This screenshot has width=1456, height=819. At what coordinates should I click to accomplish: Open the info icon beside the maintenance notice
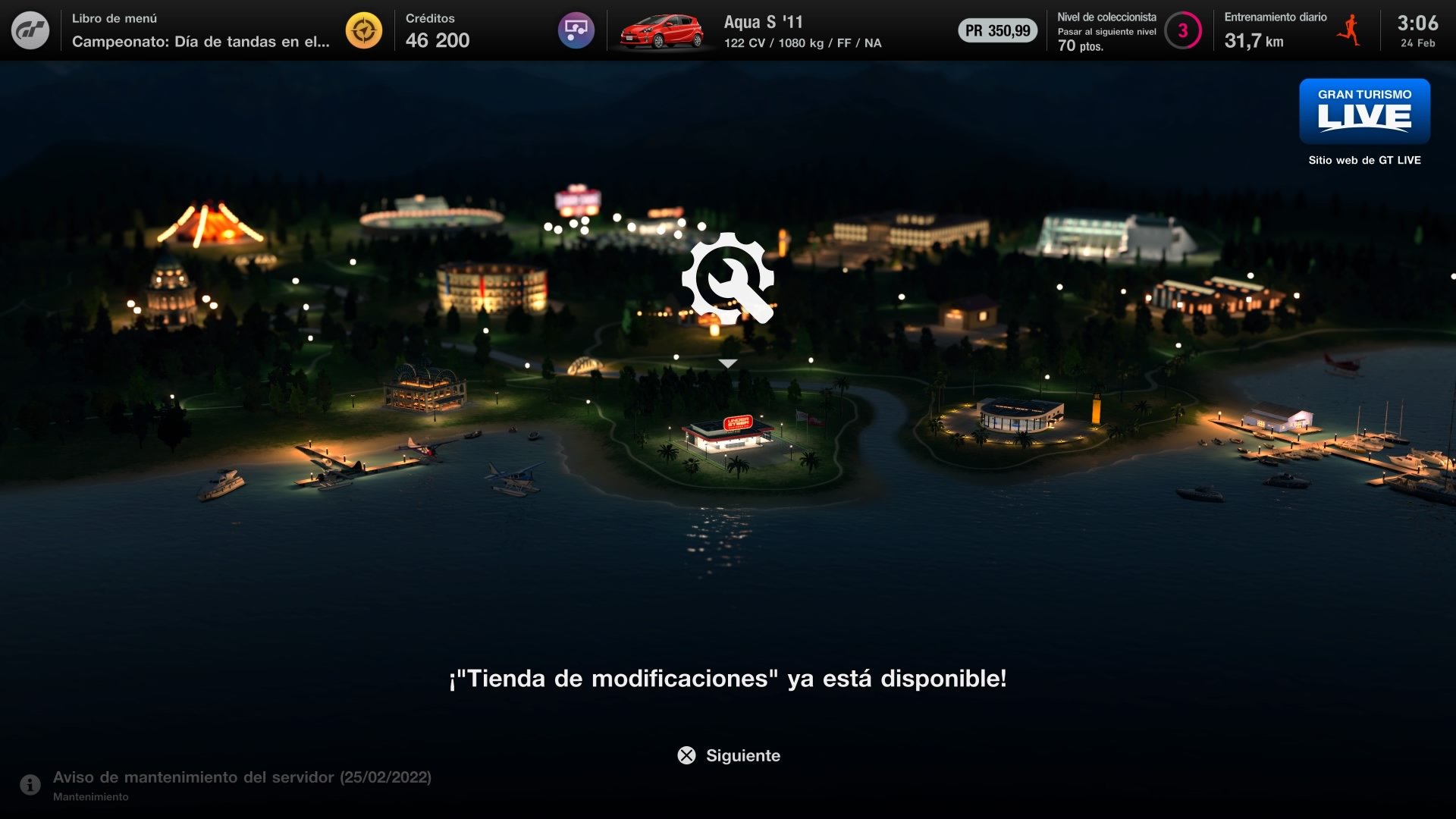coord(29,783)
